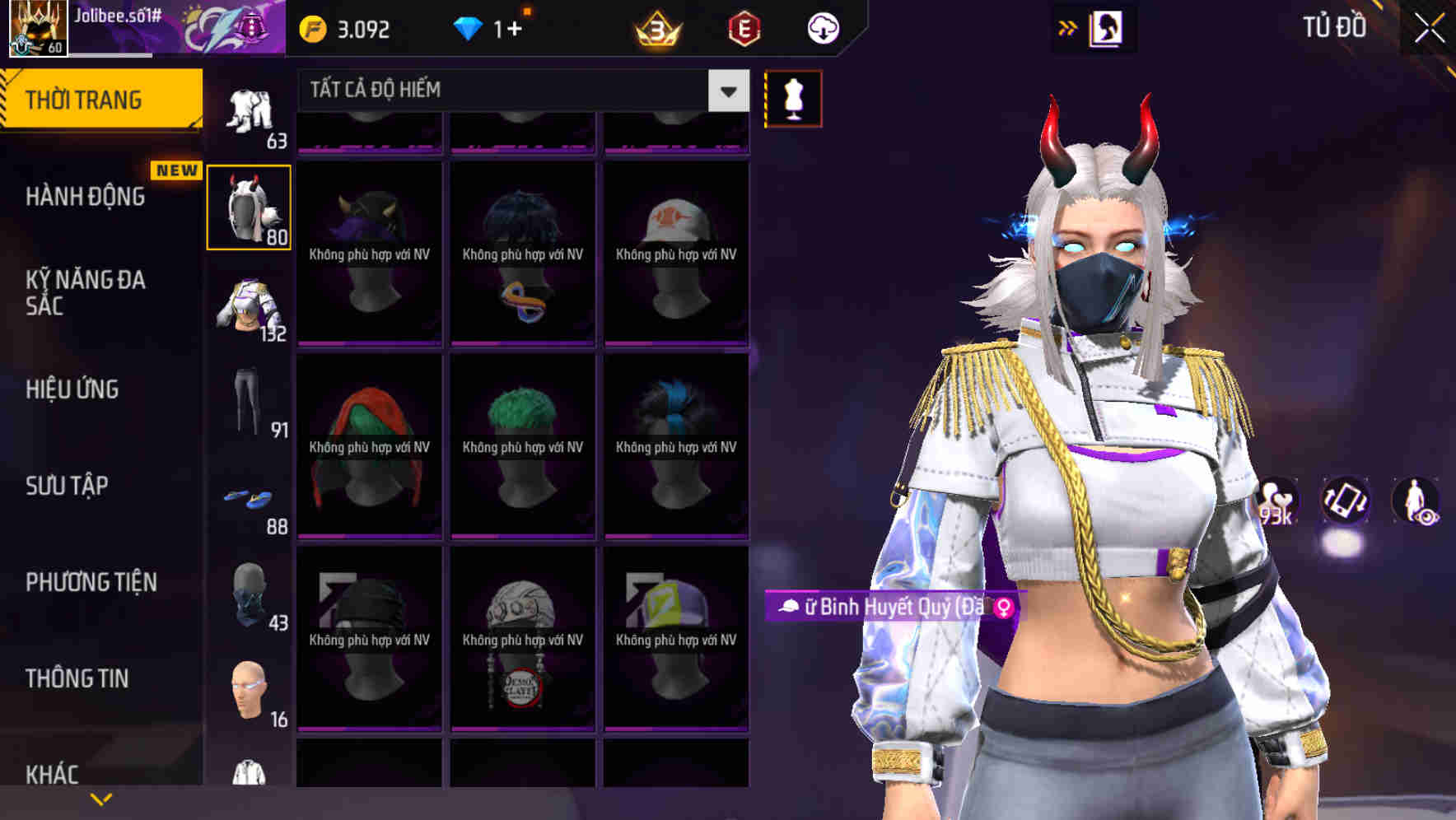The image size is (1456, 820).
Task: Open the mannequin preview icon beside rarity filter
Action: pos(793,97)
